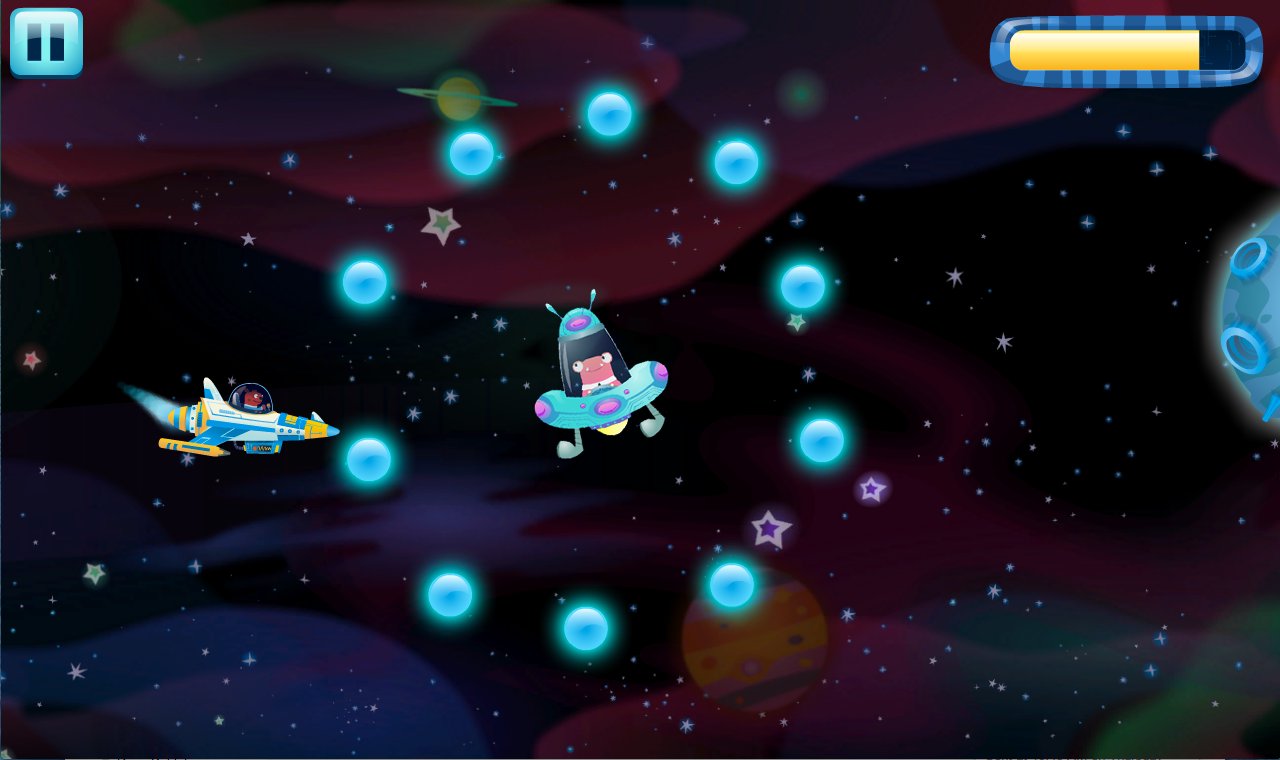Viewport: 1280px width, 760px height.
Task: Select the purple star near the orbs
Action: click(768, 527)
